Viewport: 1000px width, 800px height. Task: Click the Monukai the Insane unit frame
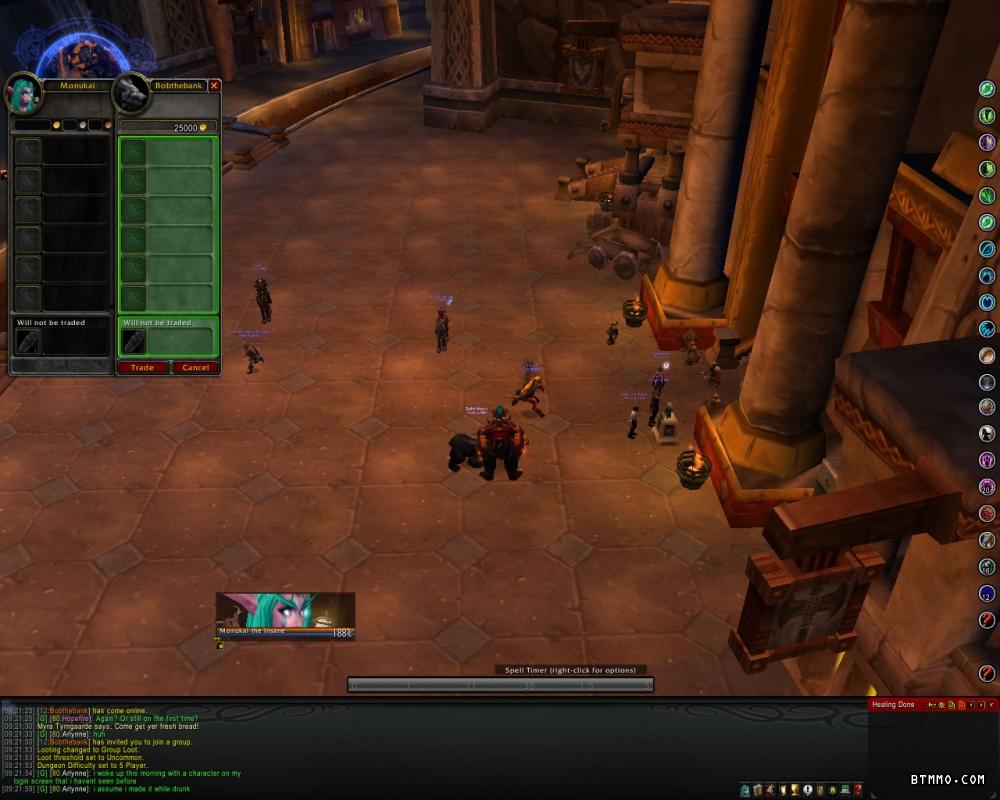point(286,615)
